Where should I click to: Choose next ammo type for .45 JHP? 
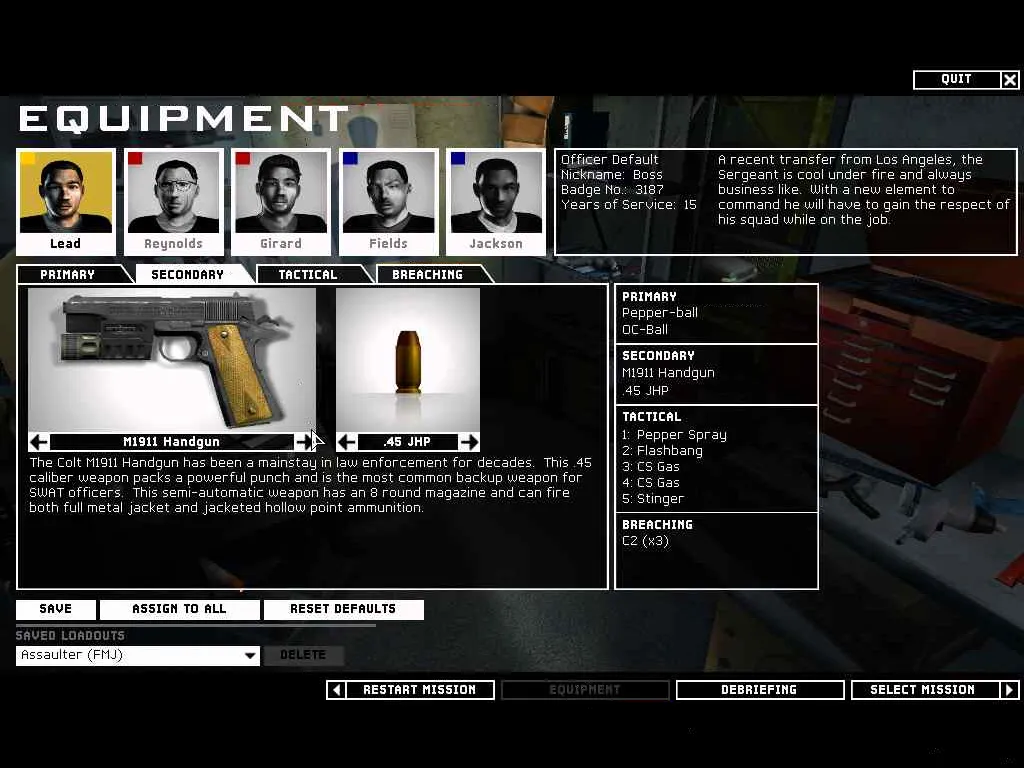click(x=468, y=442)
